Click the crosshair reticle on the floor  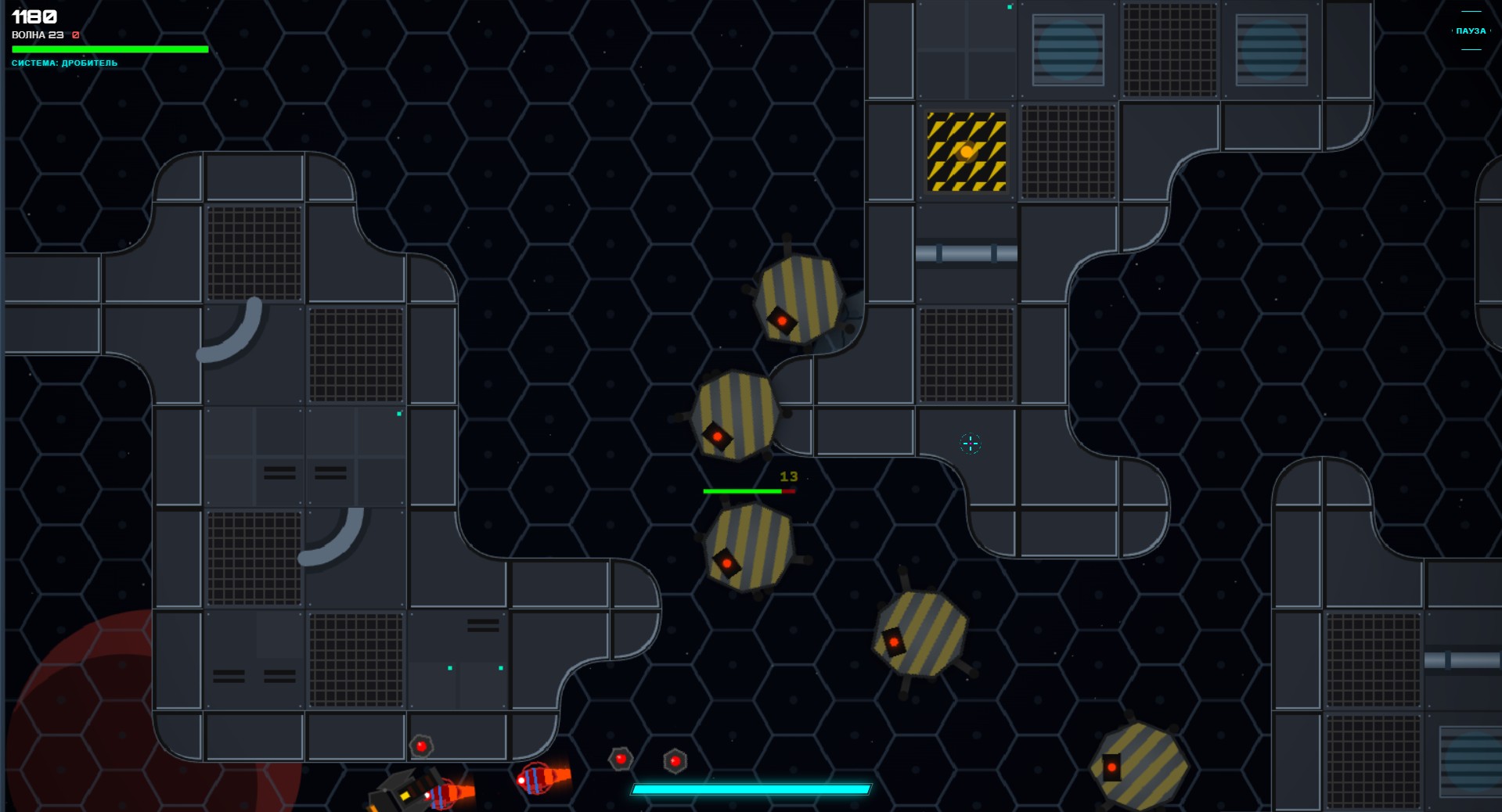tap(970, 444)
